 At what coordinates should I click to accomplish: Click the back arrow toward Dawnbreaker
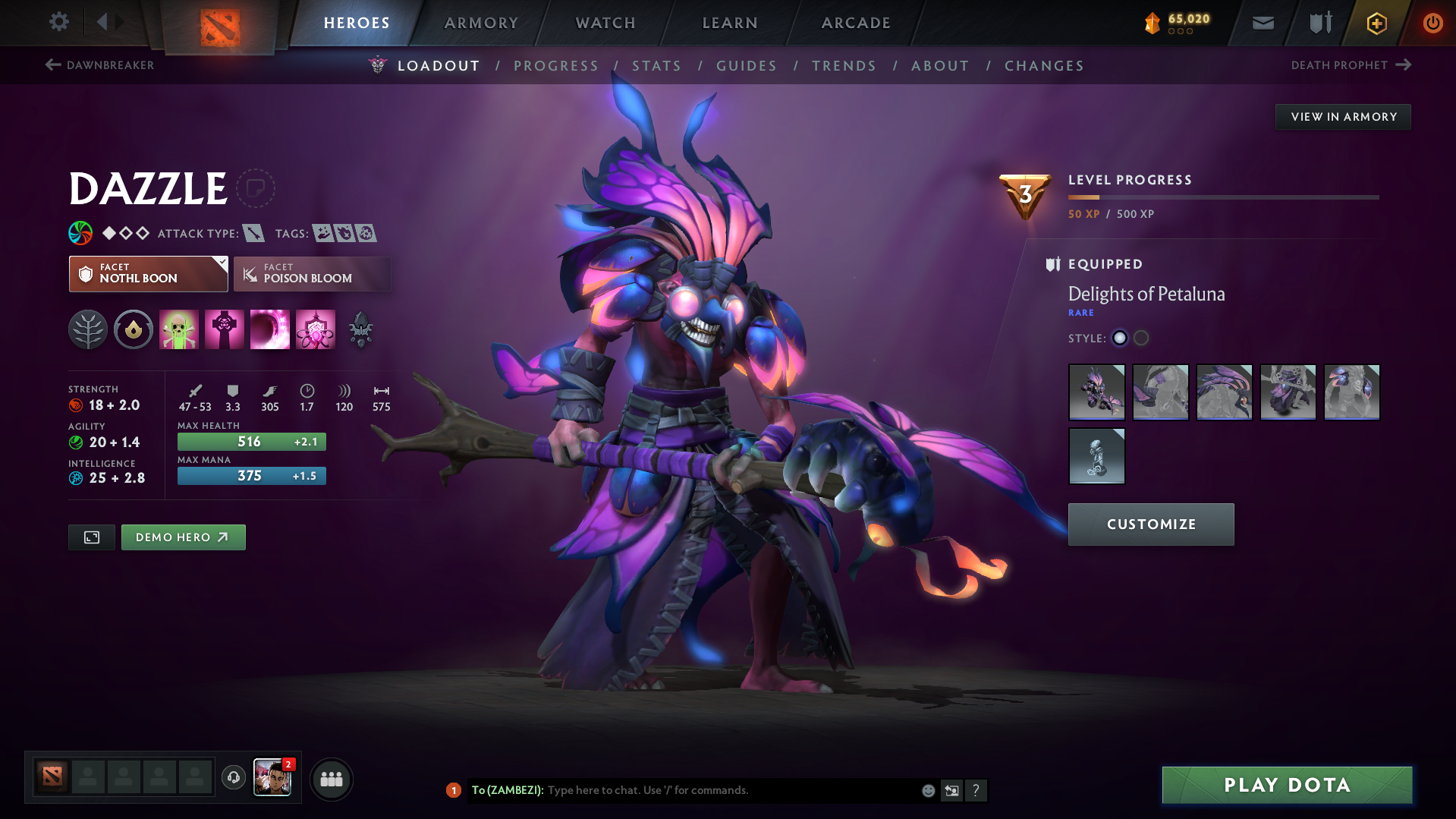click(x=52, y=65)
